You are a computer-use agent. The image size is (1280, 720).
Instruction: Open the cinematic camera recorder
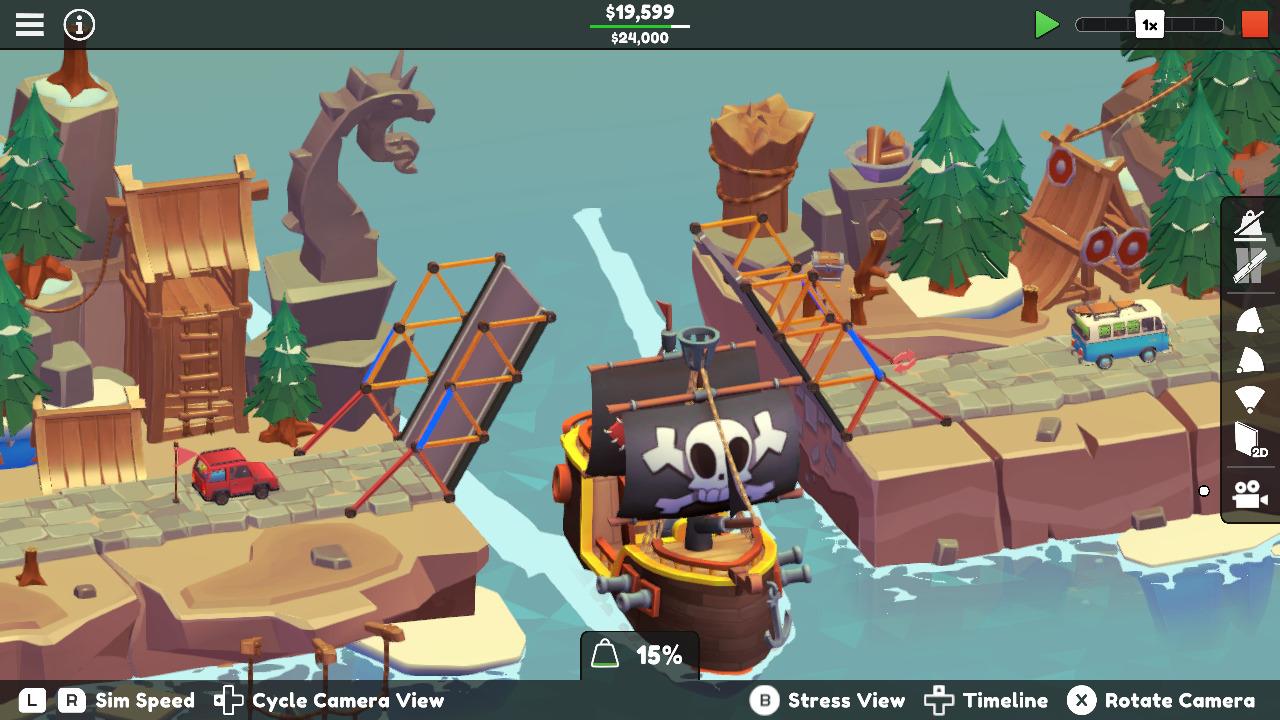coord(1249,492)
